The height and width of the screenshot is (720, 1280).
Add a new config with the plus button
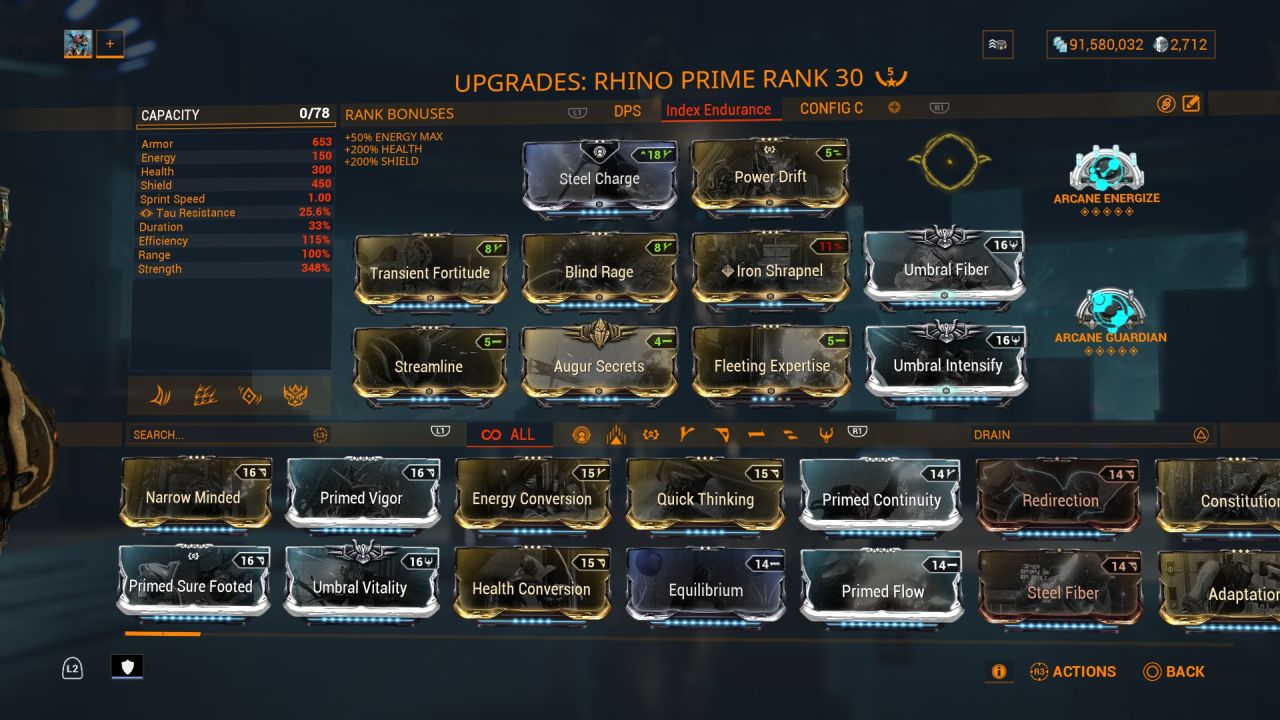[x=893, y=107]
